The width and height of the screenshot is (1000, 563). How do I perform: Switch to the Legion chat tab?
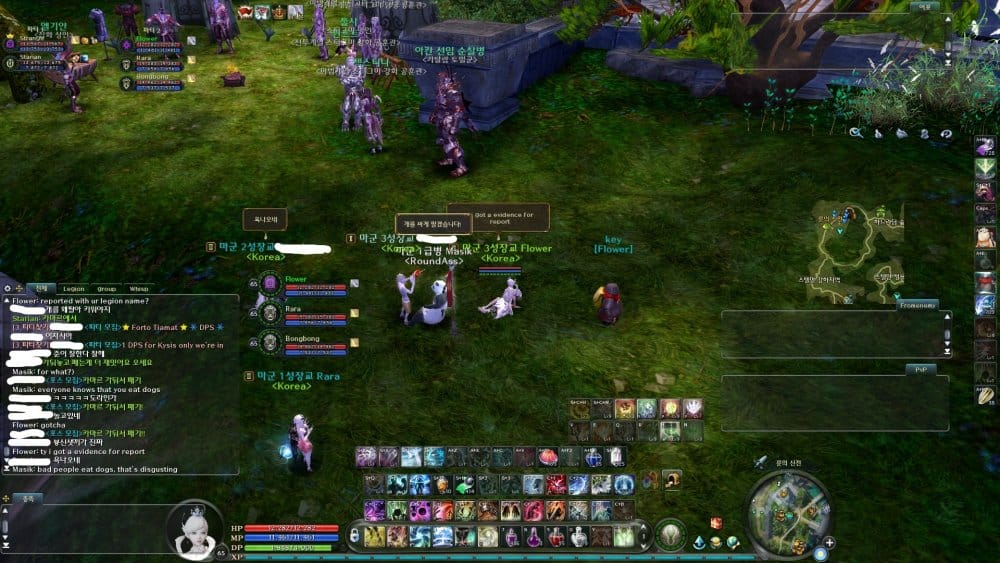tap(74, 288)
